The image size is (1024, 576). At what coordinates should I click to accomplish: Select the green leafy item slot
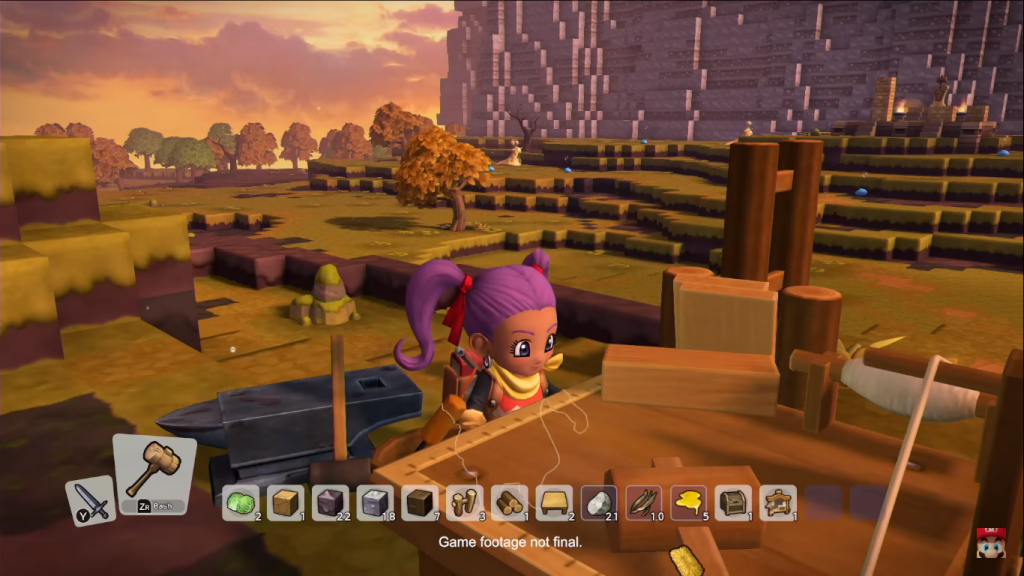point(240,503)
